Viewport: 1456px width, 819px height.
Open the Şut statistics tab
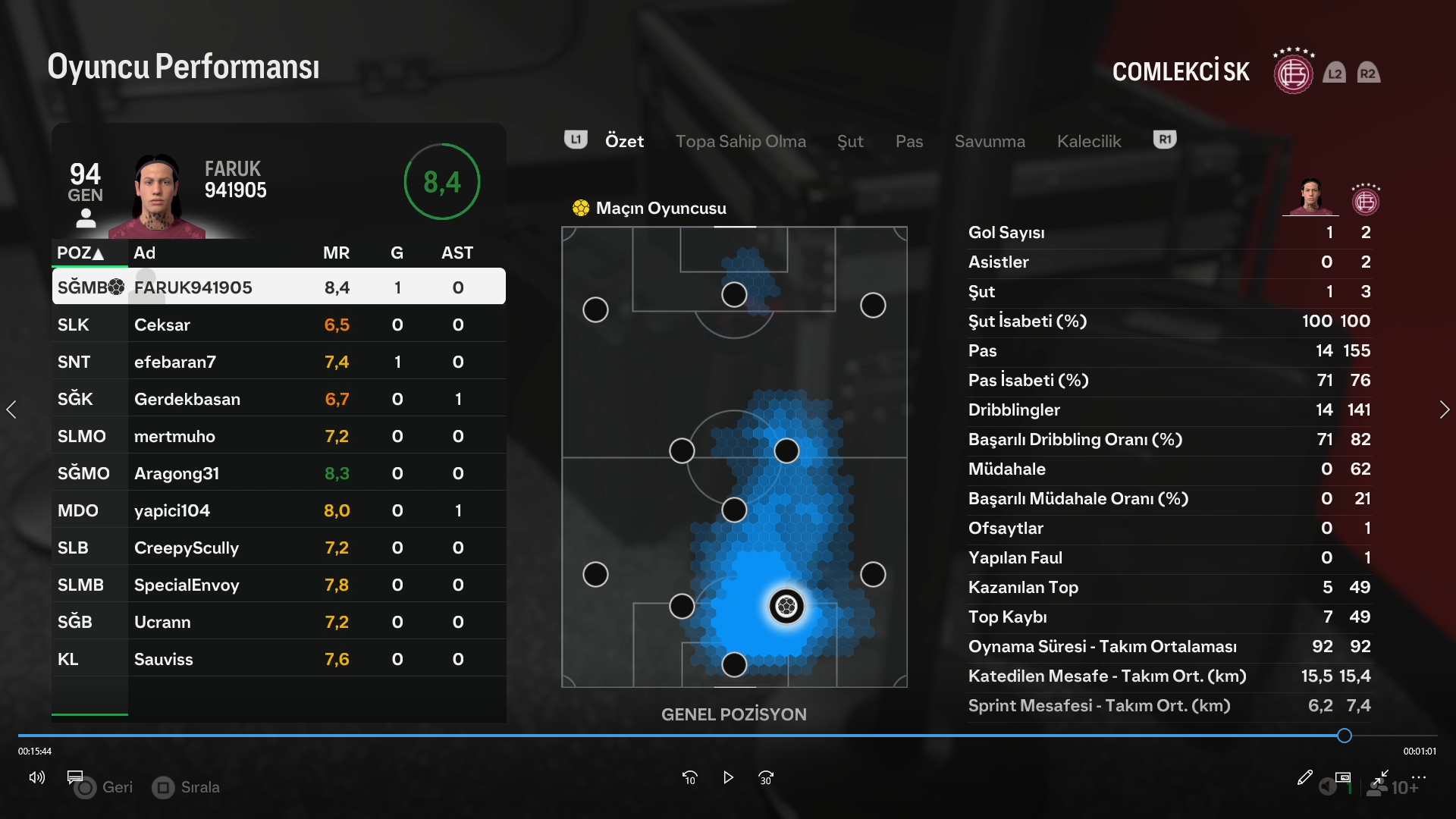(850, 141)
